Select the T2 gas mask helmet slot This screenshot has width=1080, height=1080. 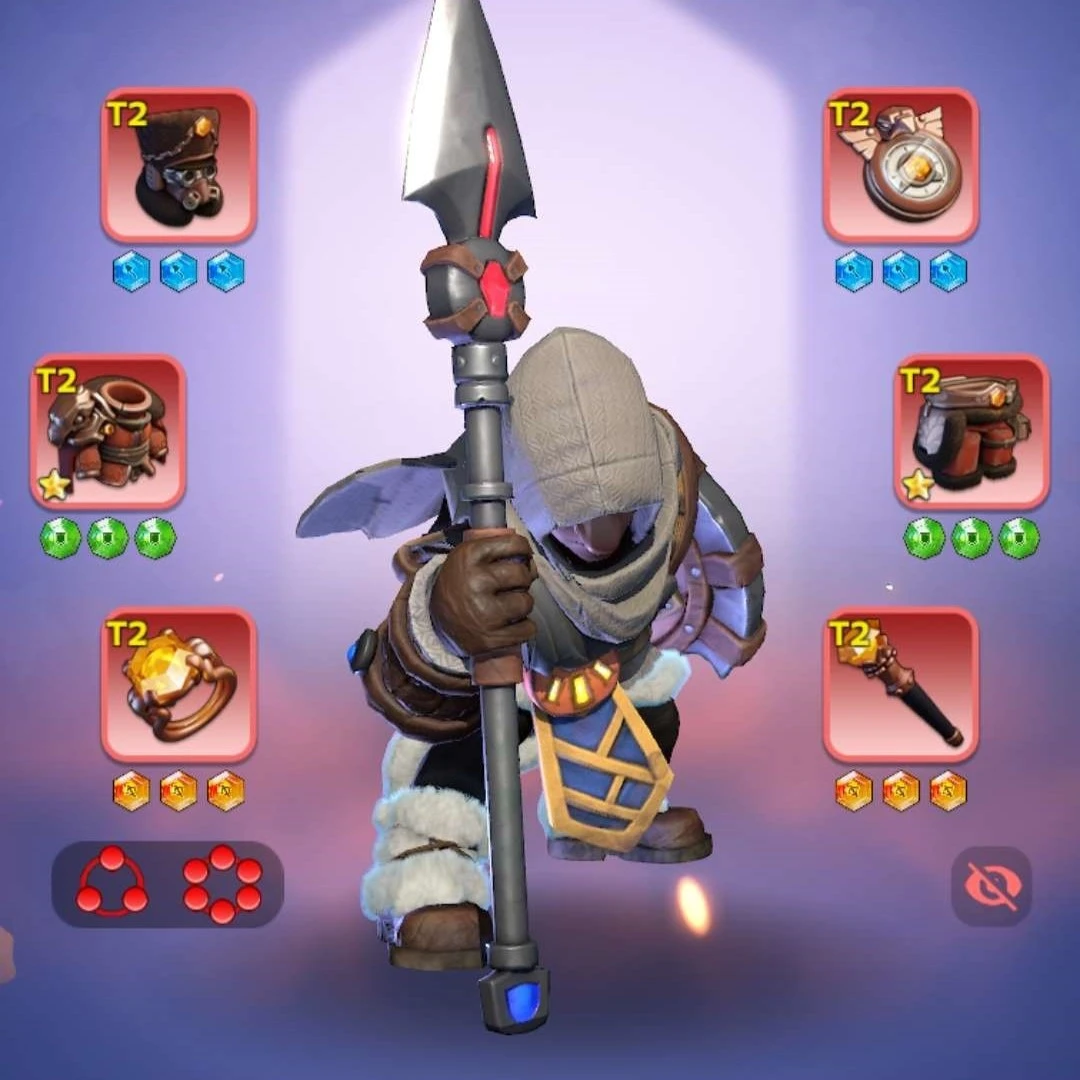(x=179, y=166)
